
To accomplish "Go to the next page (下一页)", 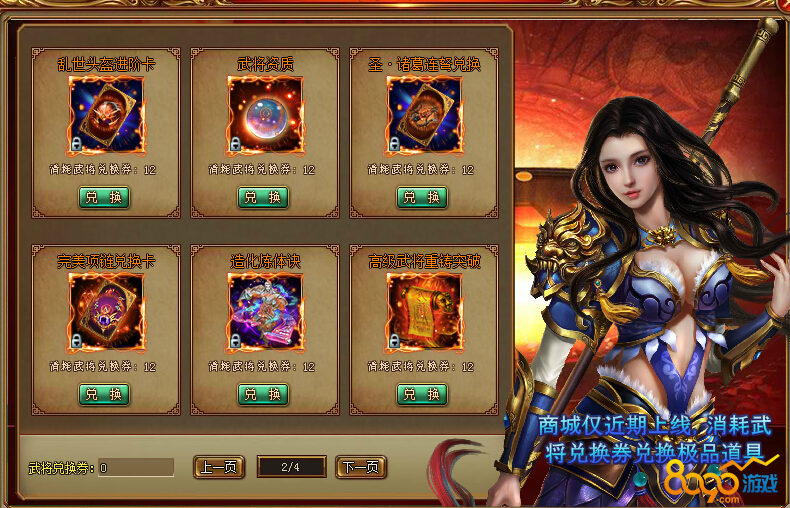I will (x=361, y=467).
